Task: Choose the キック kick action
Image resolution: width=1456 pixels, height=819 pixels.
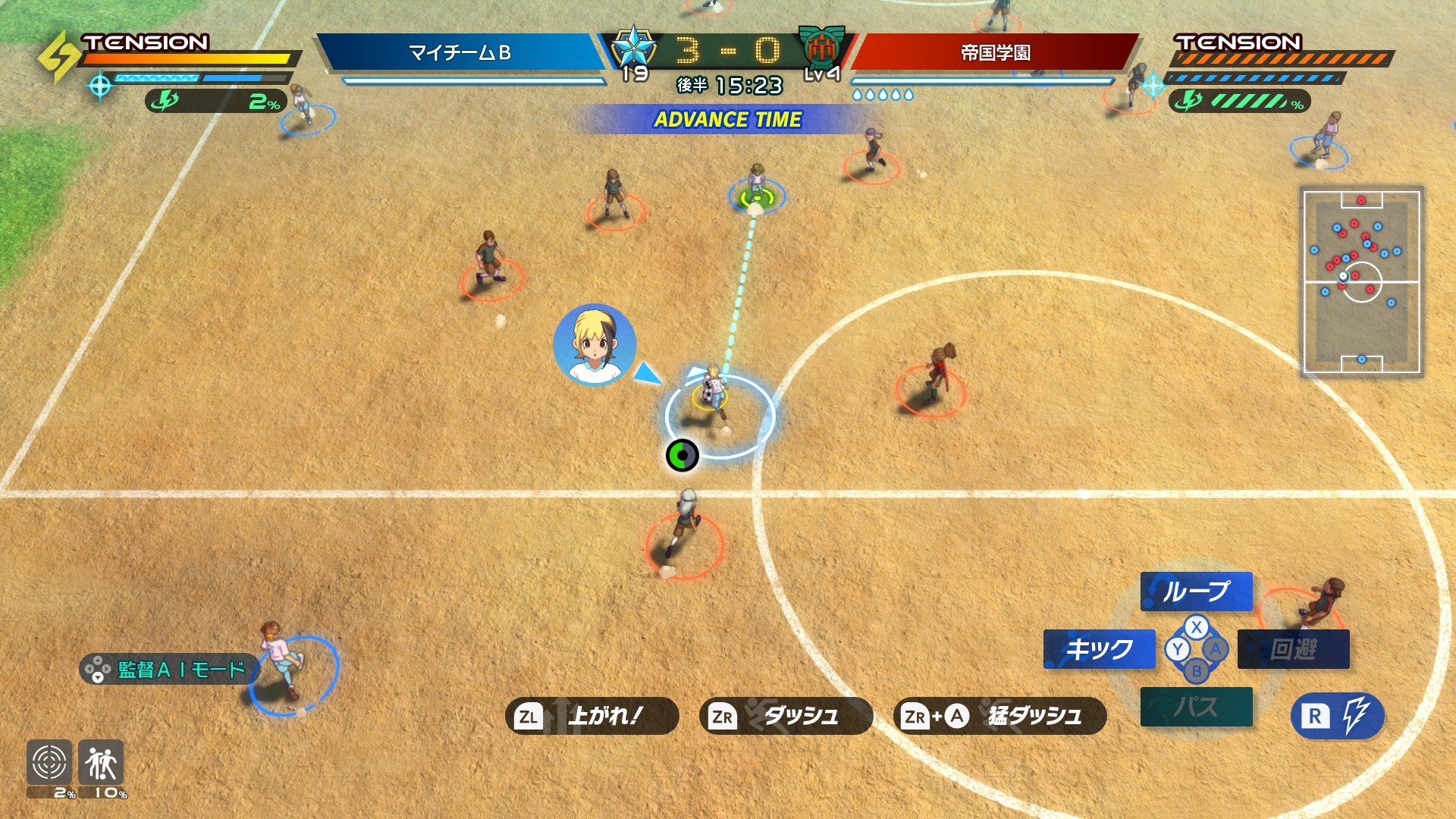Action: (x=1099, y=649)
